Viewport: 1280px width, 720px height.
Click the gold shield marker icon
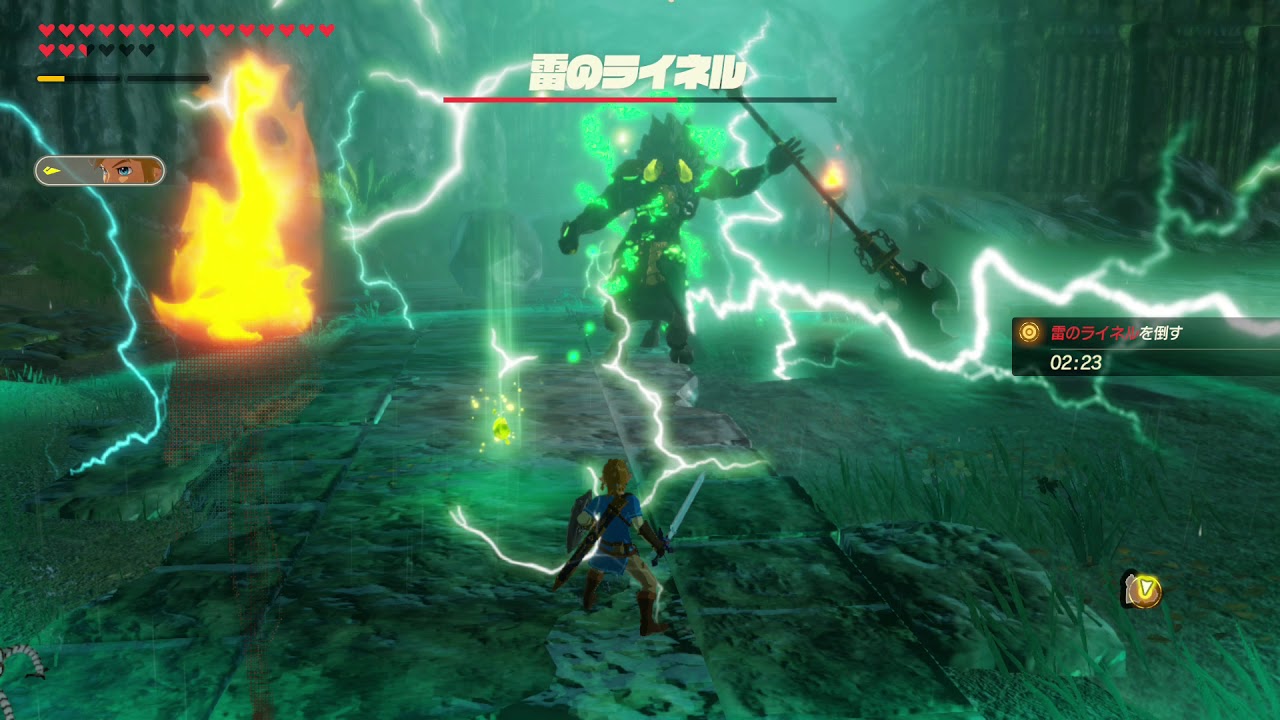point(1142,590)
